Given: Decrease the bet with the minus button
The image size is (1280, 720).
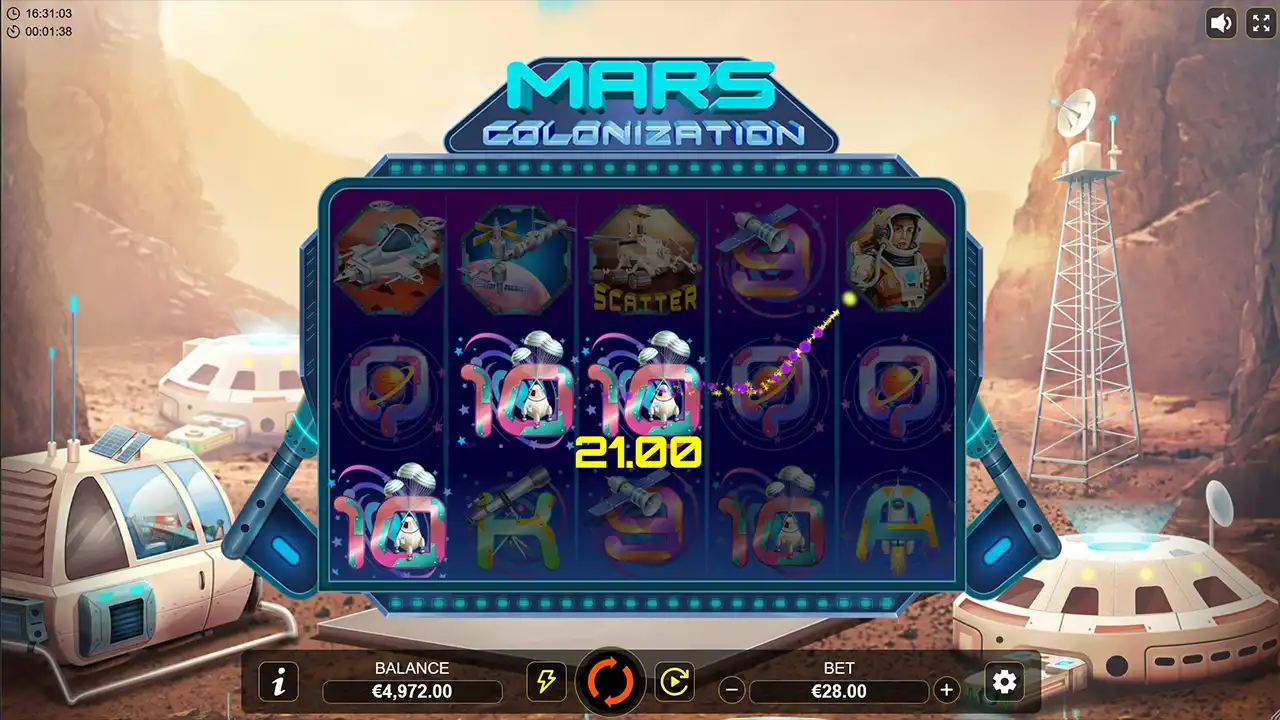Looking at the screenshot, I should point(732,690).
